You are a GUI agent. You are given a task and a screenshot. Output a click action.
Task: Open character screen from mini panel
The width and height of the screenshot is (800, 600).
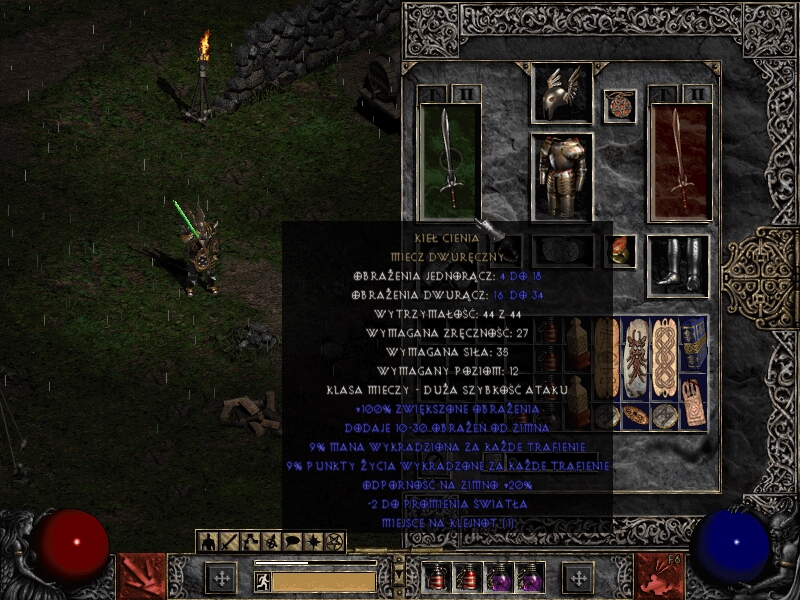pyautogui.click(x=209, y=542)
